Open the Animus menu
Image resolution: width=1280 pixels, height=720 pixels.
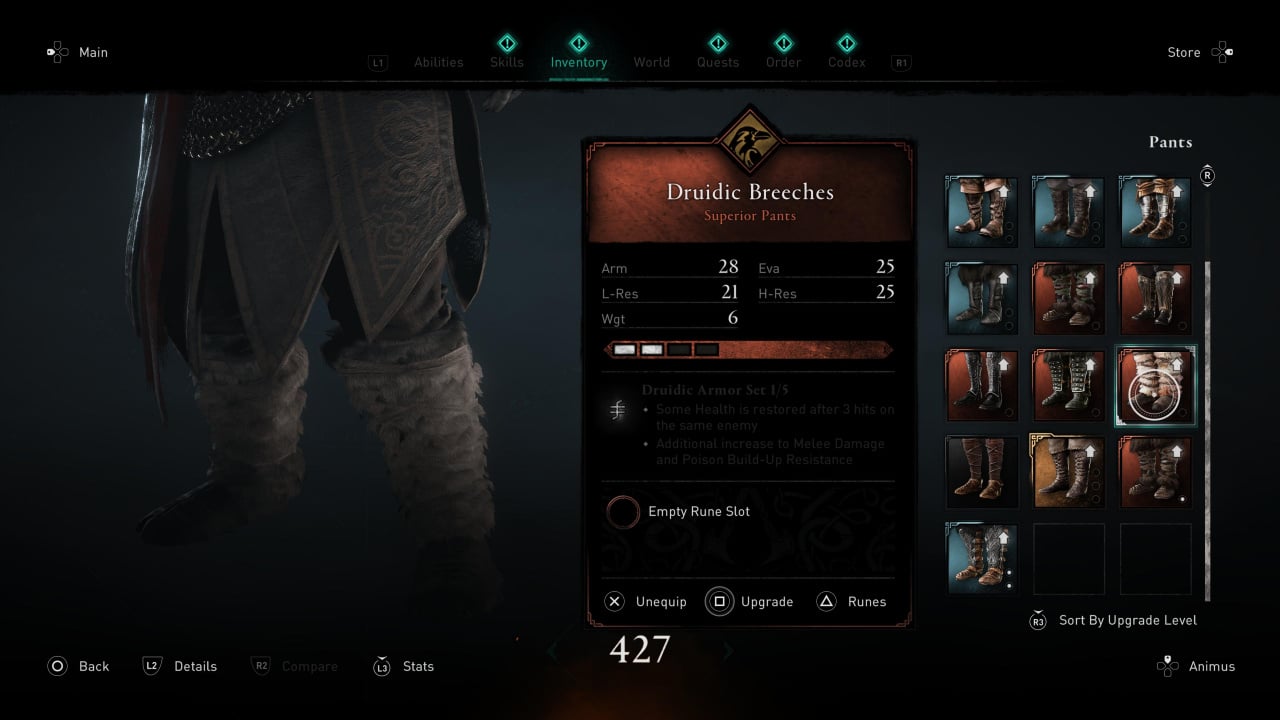[x=1196, y=666]
